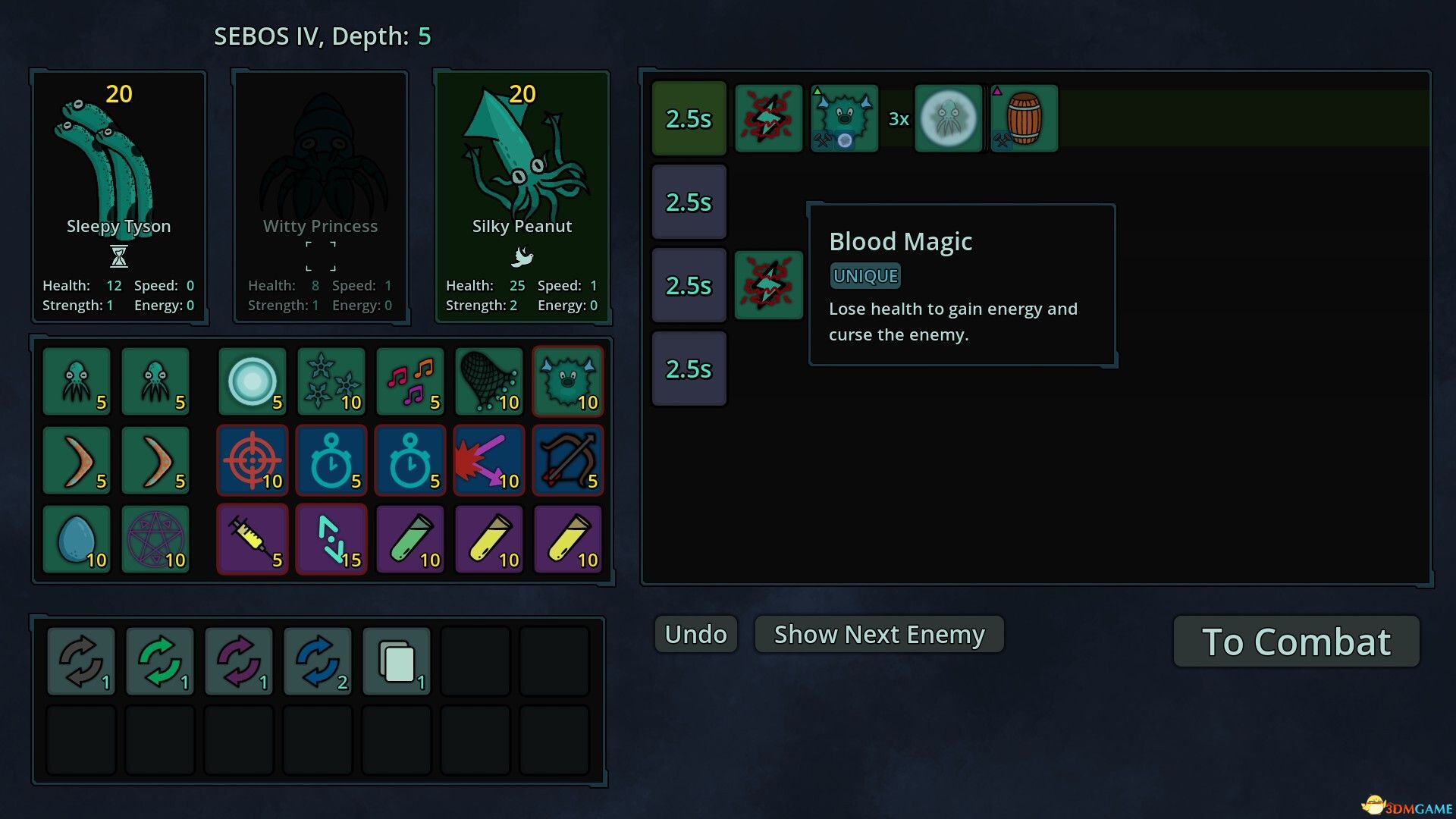Screen dimensions: 1456x819
Task: Click the barrel icon in the timeline
Action: click(x=1024, y=118)
